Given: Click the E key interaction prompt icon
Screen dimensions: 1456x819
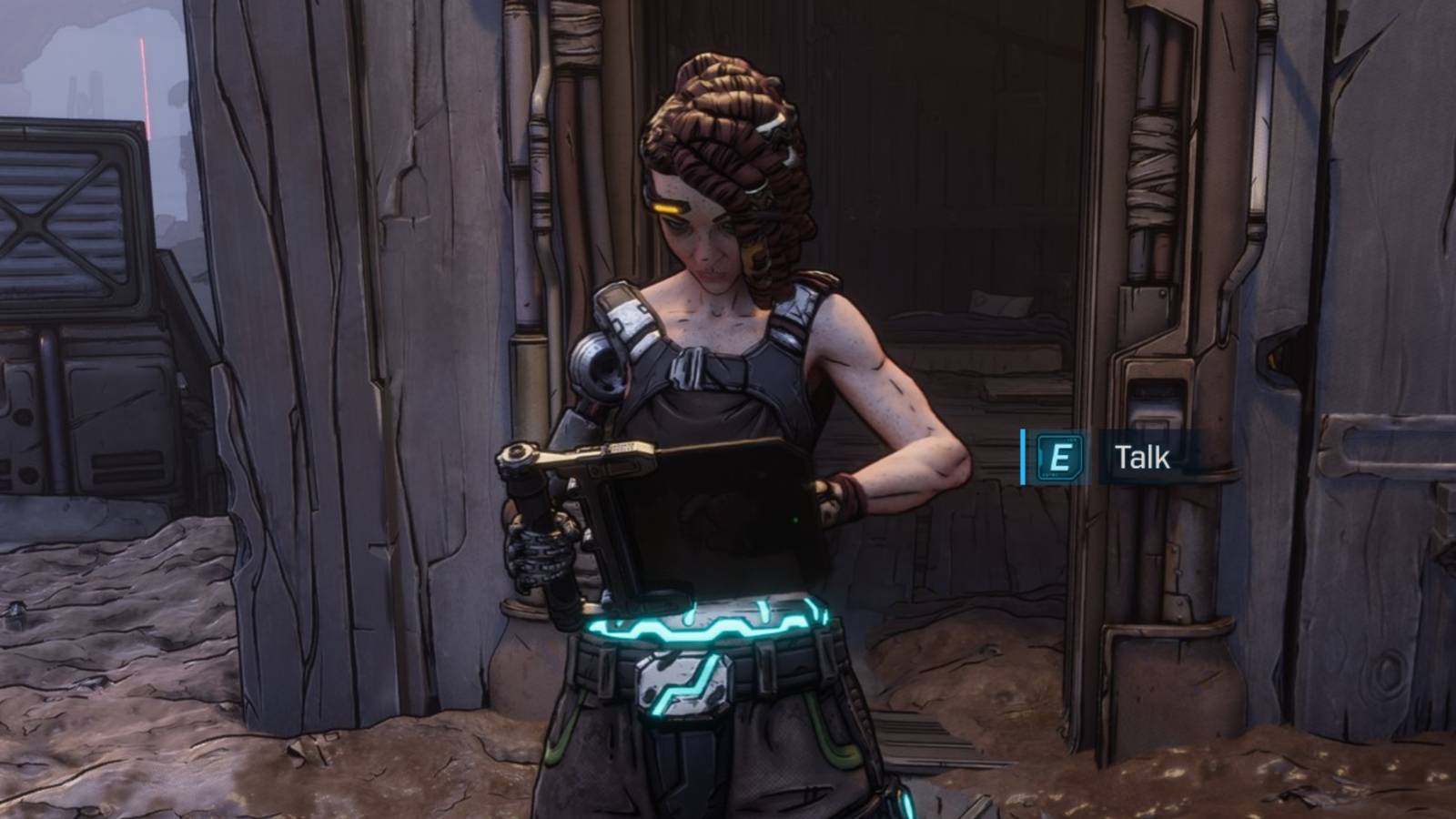Looking at the screenshot, I should 1060,458.
